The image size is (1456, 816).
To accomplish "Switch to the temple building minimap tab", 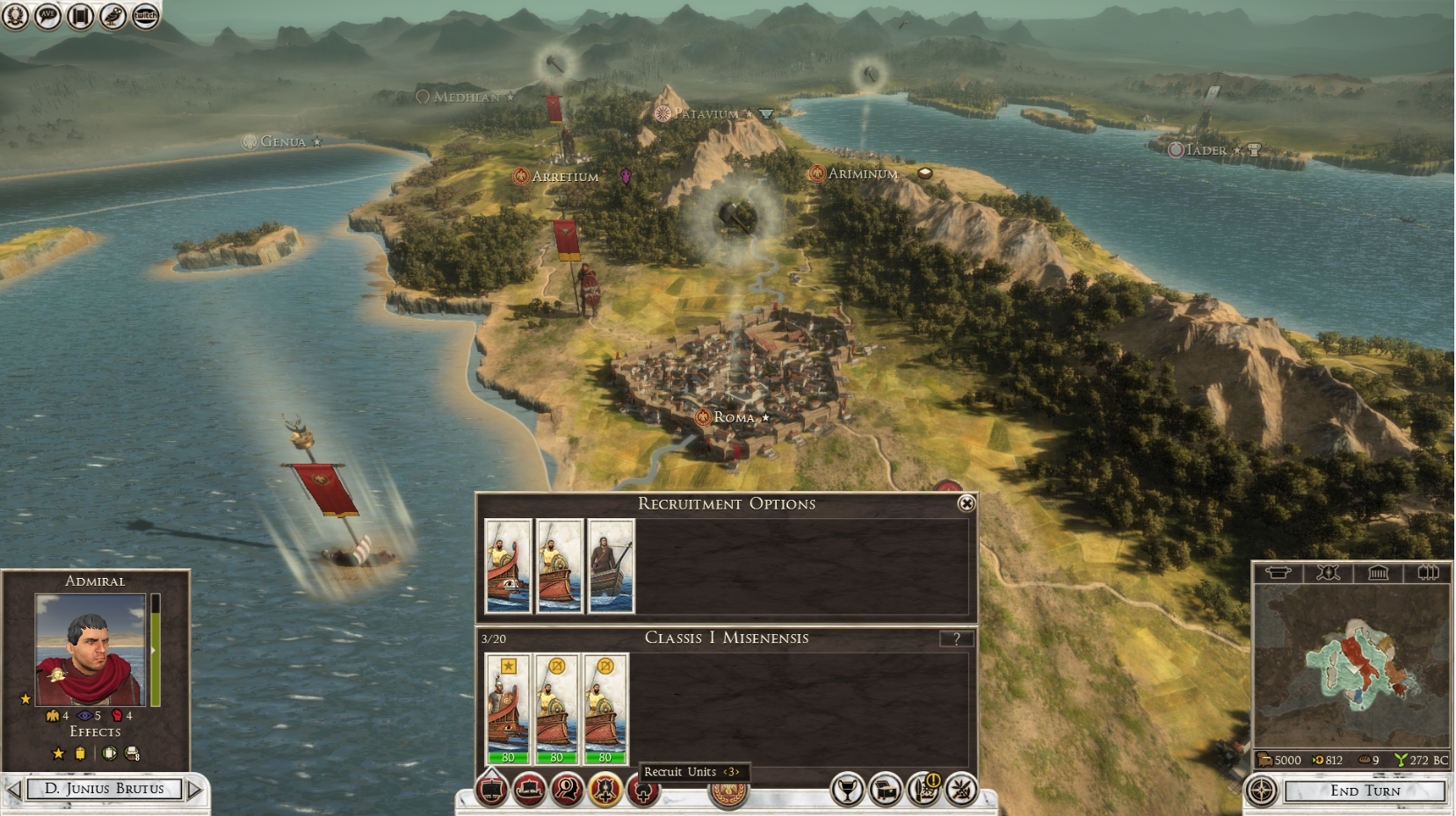I will click(x=1377, y=574).
